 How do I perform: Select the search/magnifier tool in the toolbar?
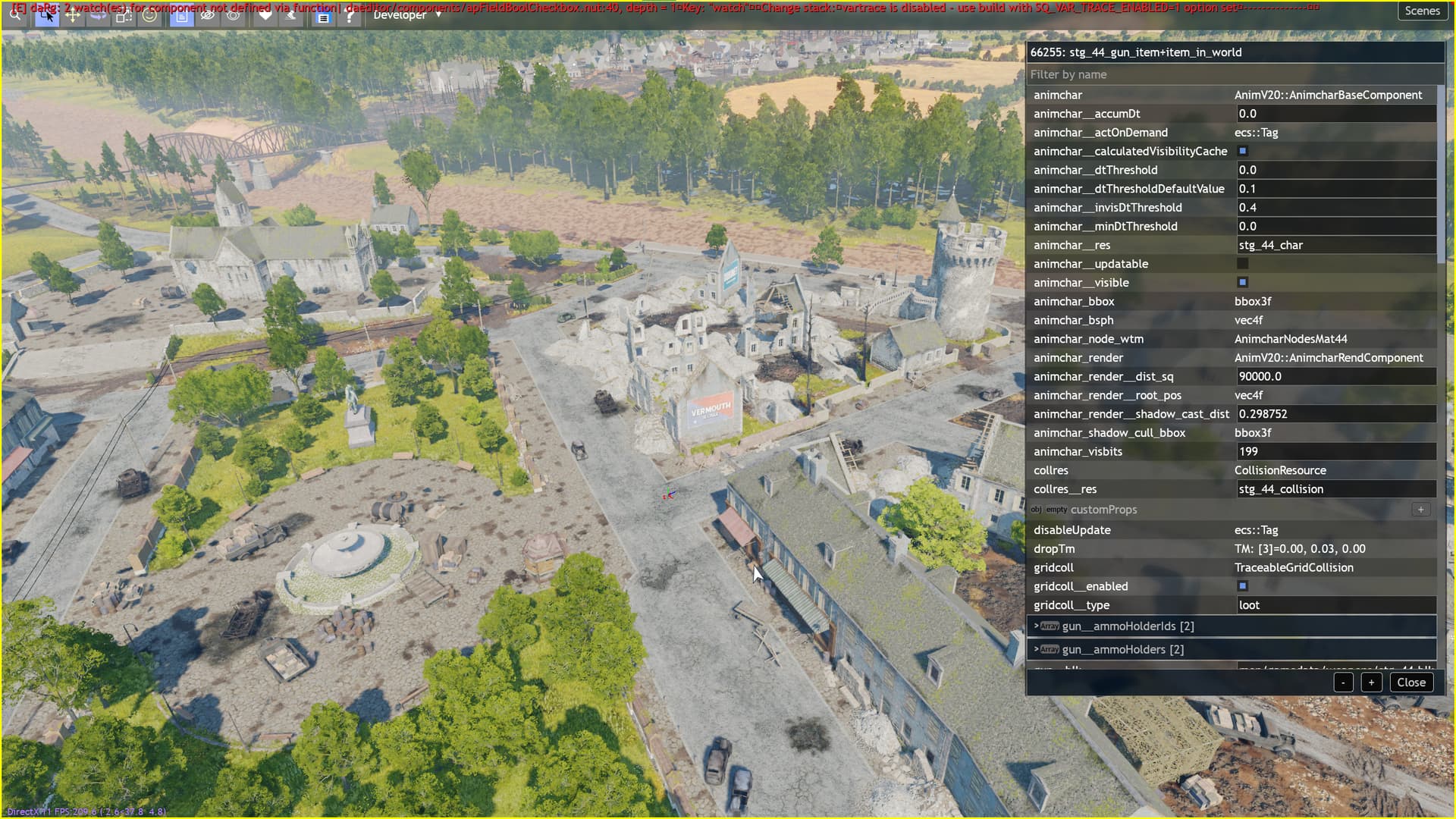pos(17,15)
